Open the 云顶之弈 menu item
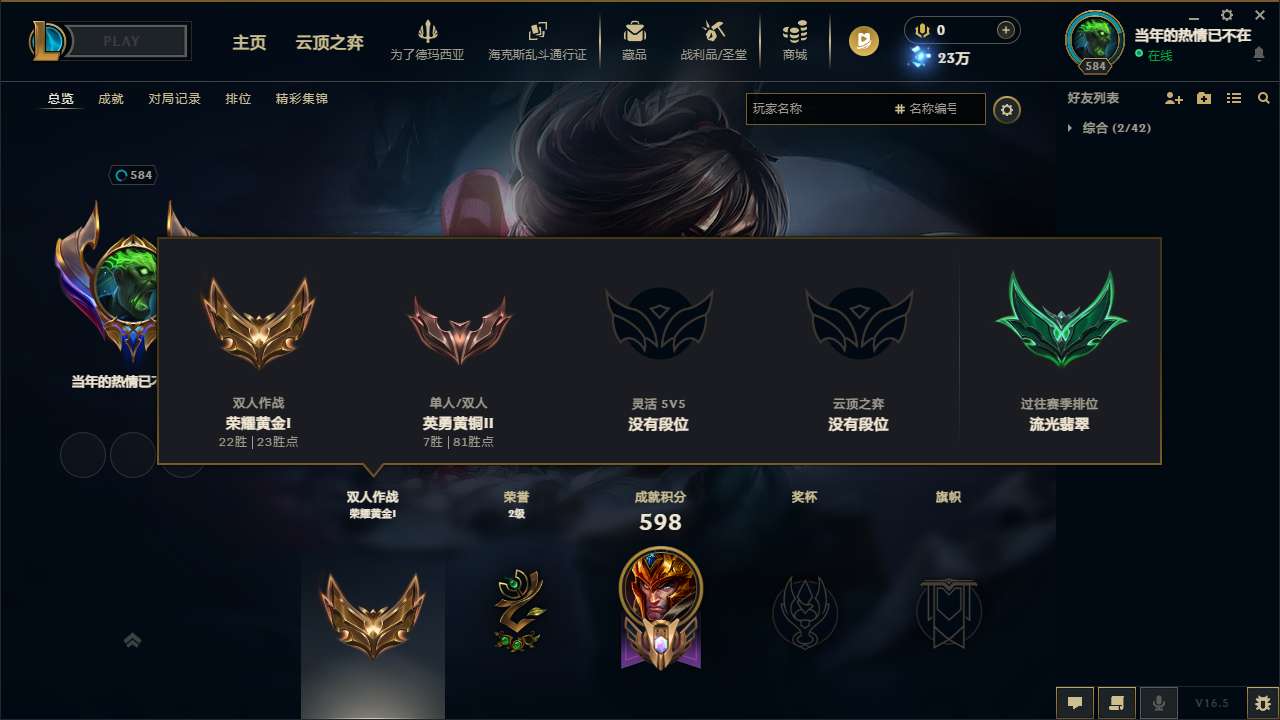The image size is (1280, 720). pos(328,43)
